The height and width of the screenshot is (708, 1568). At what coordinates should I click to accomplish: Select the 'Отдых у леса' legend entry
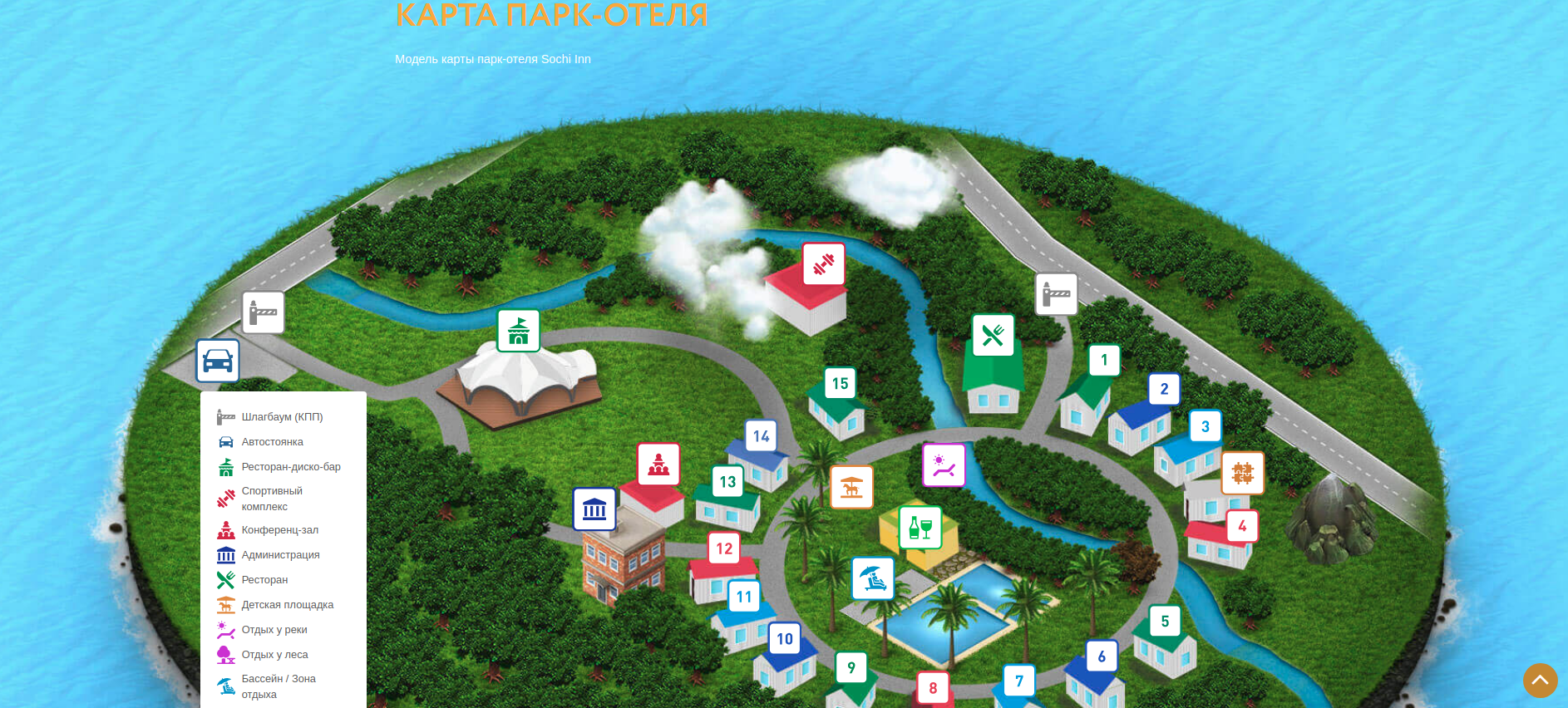[x=274, y=655]
